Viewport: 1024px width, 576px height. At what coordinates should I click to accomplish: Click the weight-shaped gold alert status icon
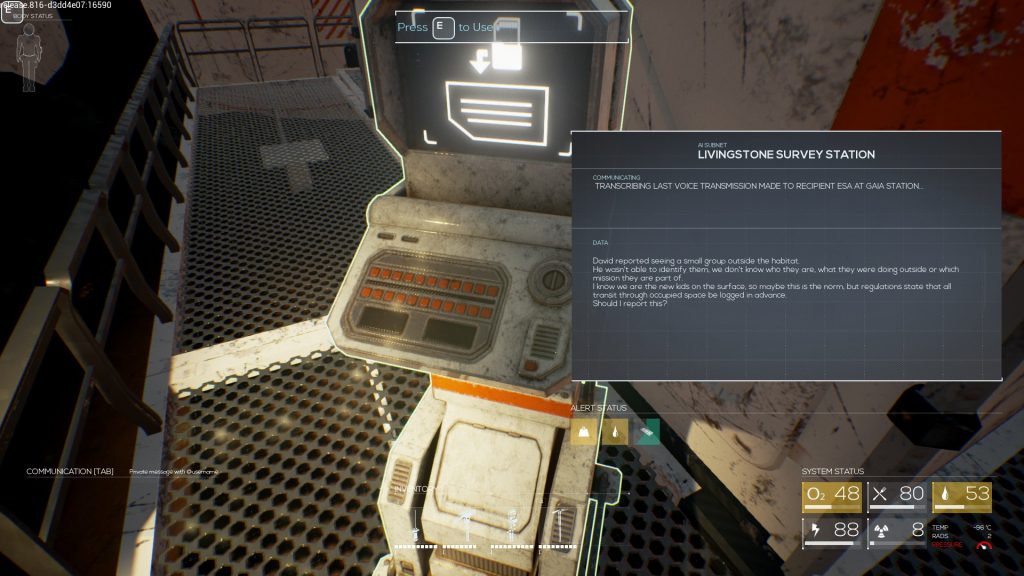point(582,431)
